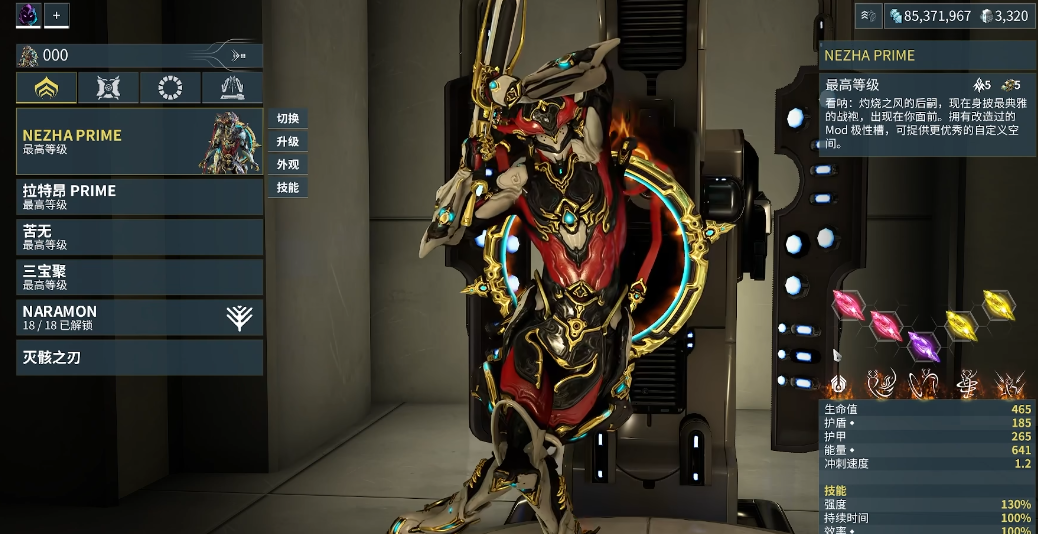Image resolution: width=1038 pixels, height=534 pixels.
Task: Switch to the Warframe lotus-emblem tab
Action: pos(46,88)
